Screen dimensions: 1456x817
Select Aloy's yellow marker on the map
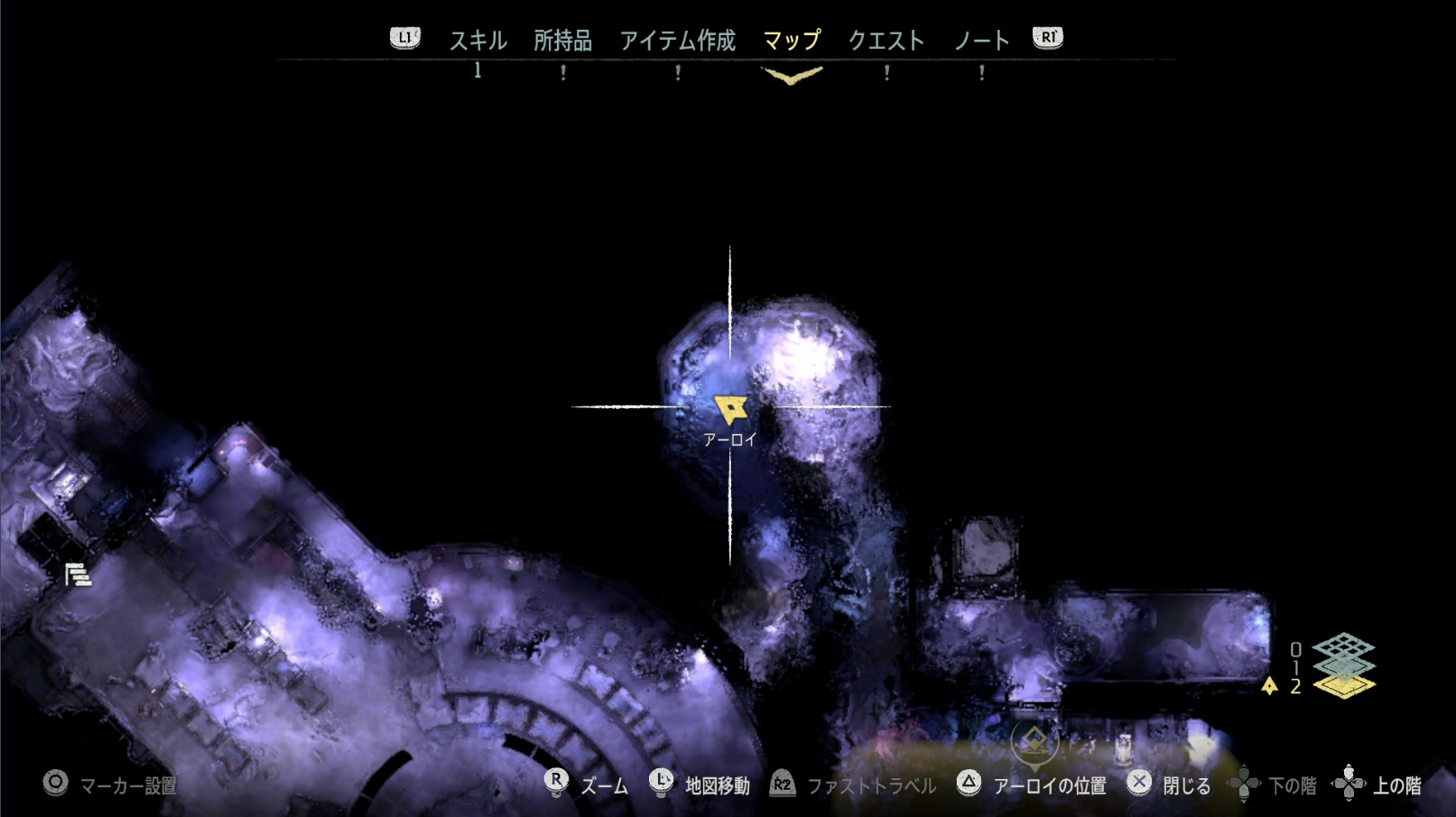[x=733, y=408]
